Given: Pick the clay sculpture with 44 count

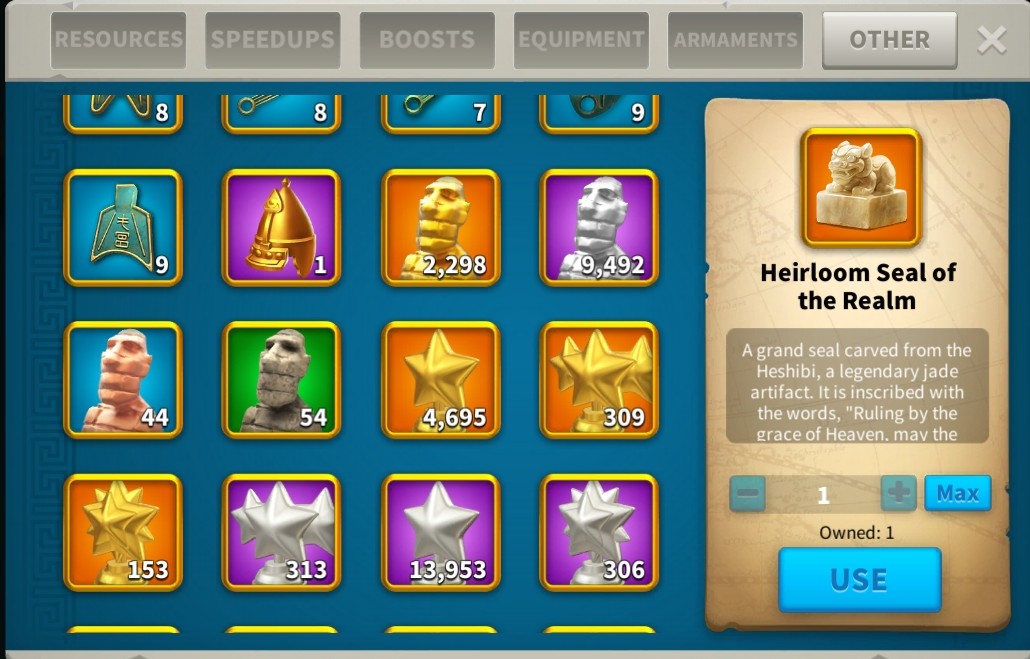Looking at the screenshot, I should click(x=123, y=380).
